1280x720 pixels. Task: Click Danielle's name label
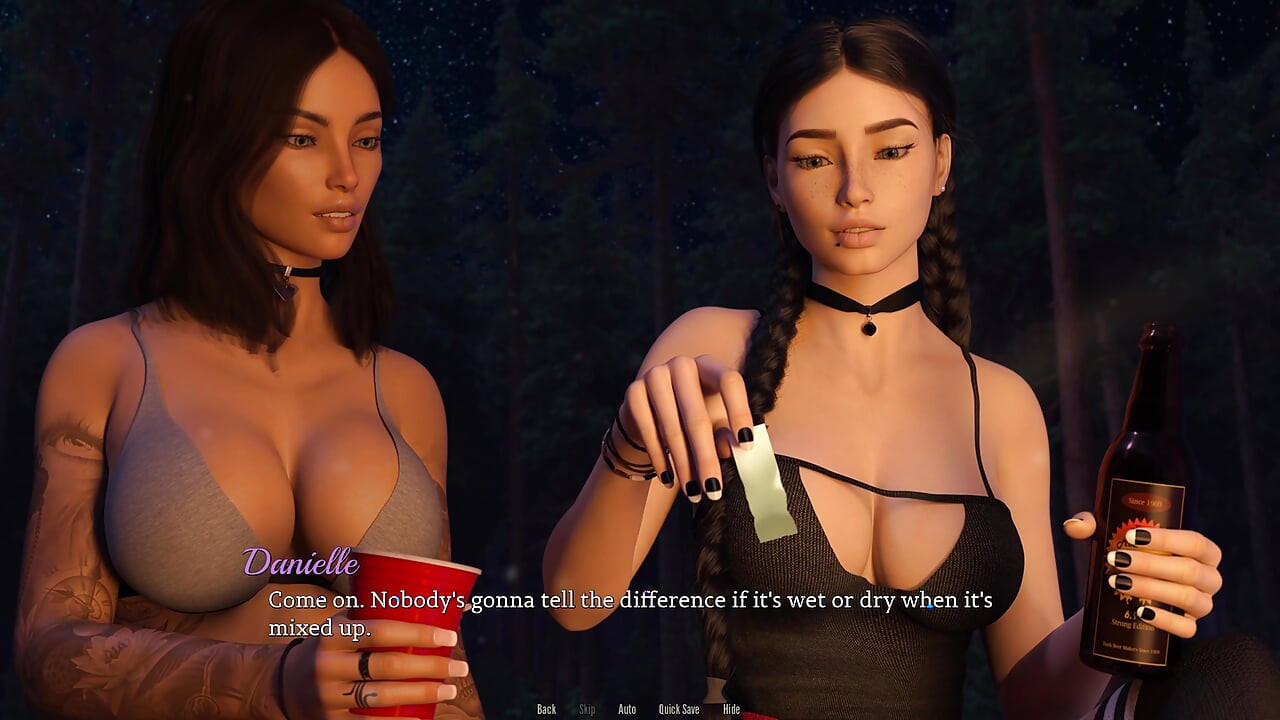(x=302, y=565)
